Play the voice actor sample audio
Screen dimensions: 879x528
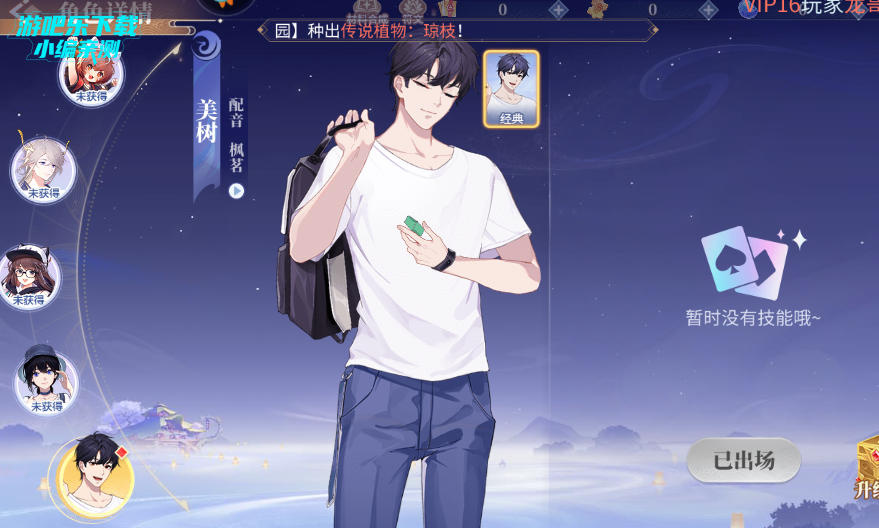237,191
